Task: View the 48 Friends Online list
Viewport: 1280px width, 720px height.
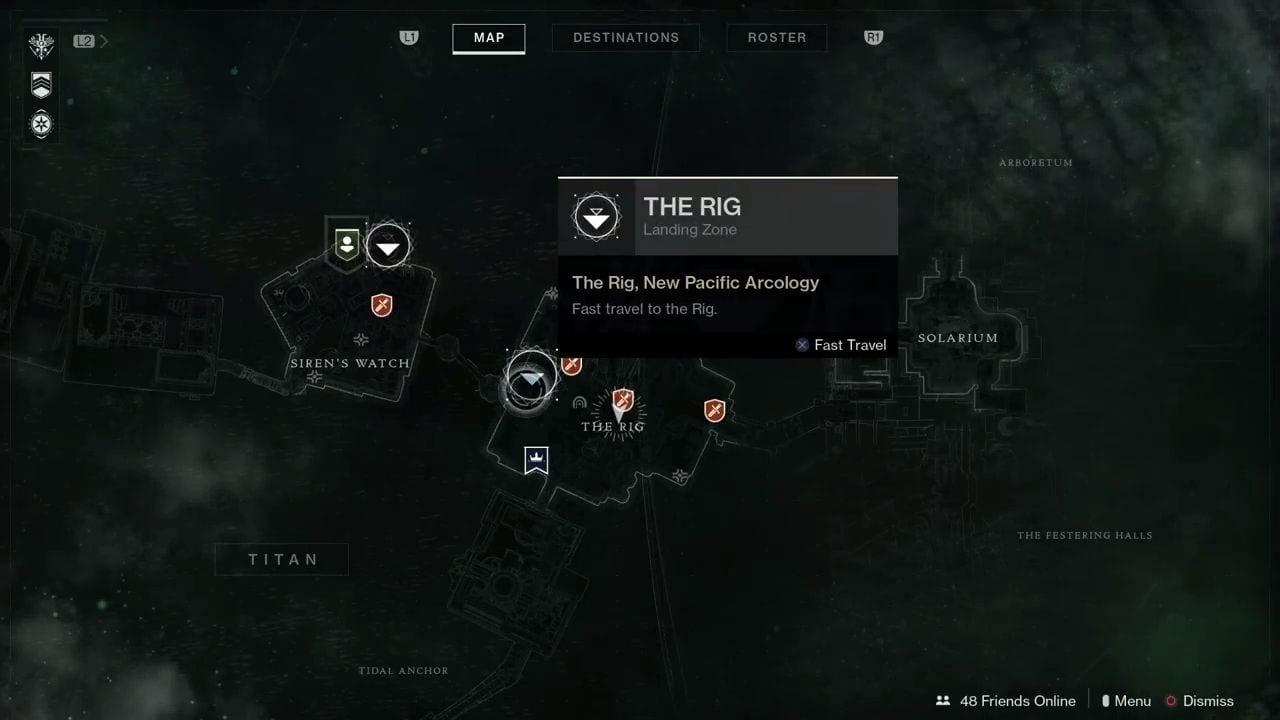Action: pos(1006,701)
